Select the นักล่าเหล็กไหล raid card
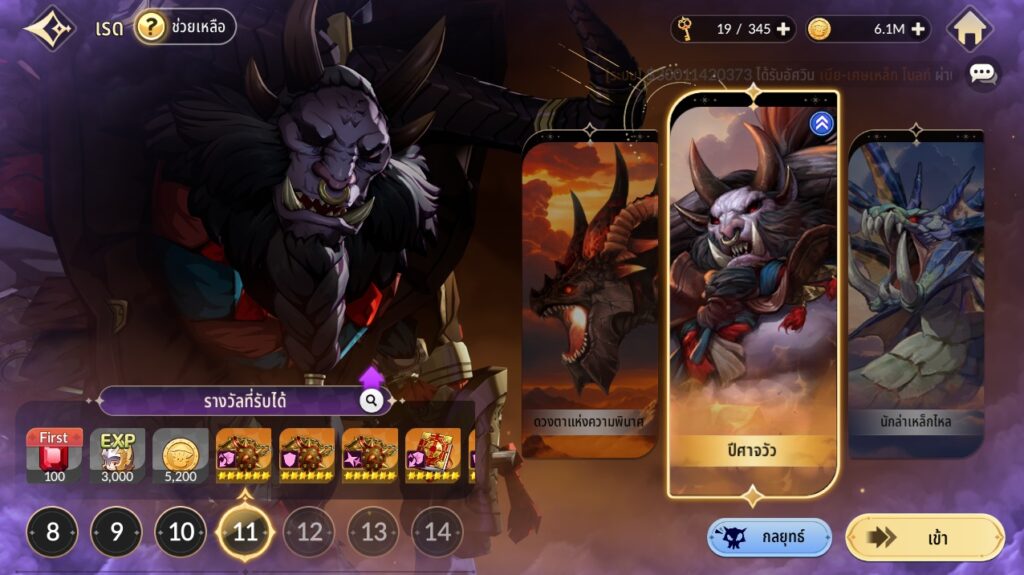The image size is (1024, 575). pos(915,290)
